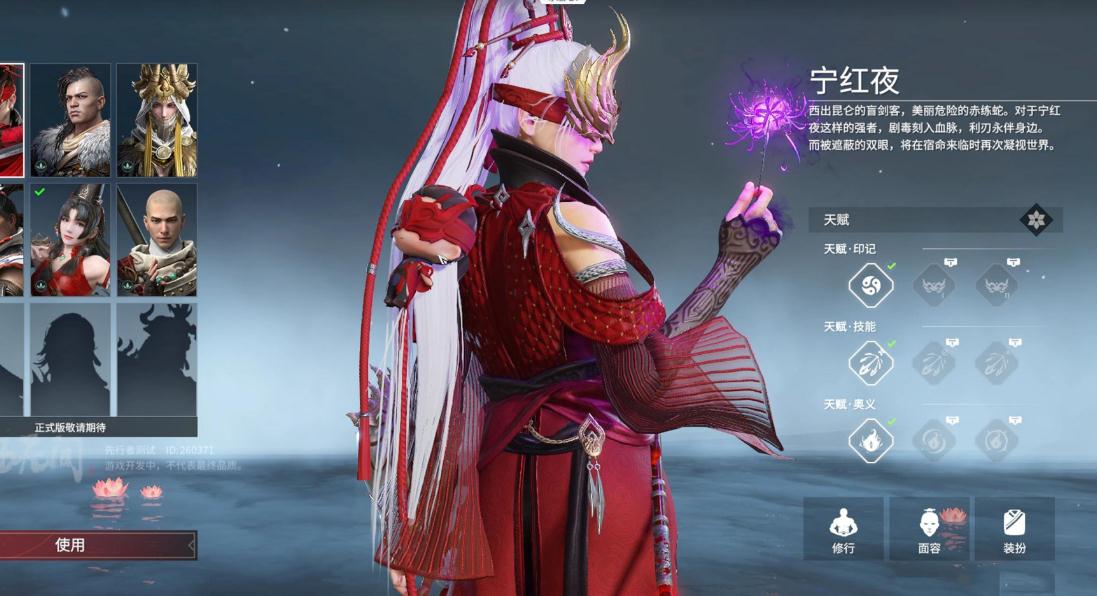Select the active 天赋·印记 triple-swirl talent
1097x596 pixels.
click(x=870, y=286)
